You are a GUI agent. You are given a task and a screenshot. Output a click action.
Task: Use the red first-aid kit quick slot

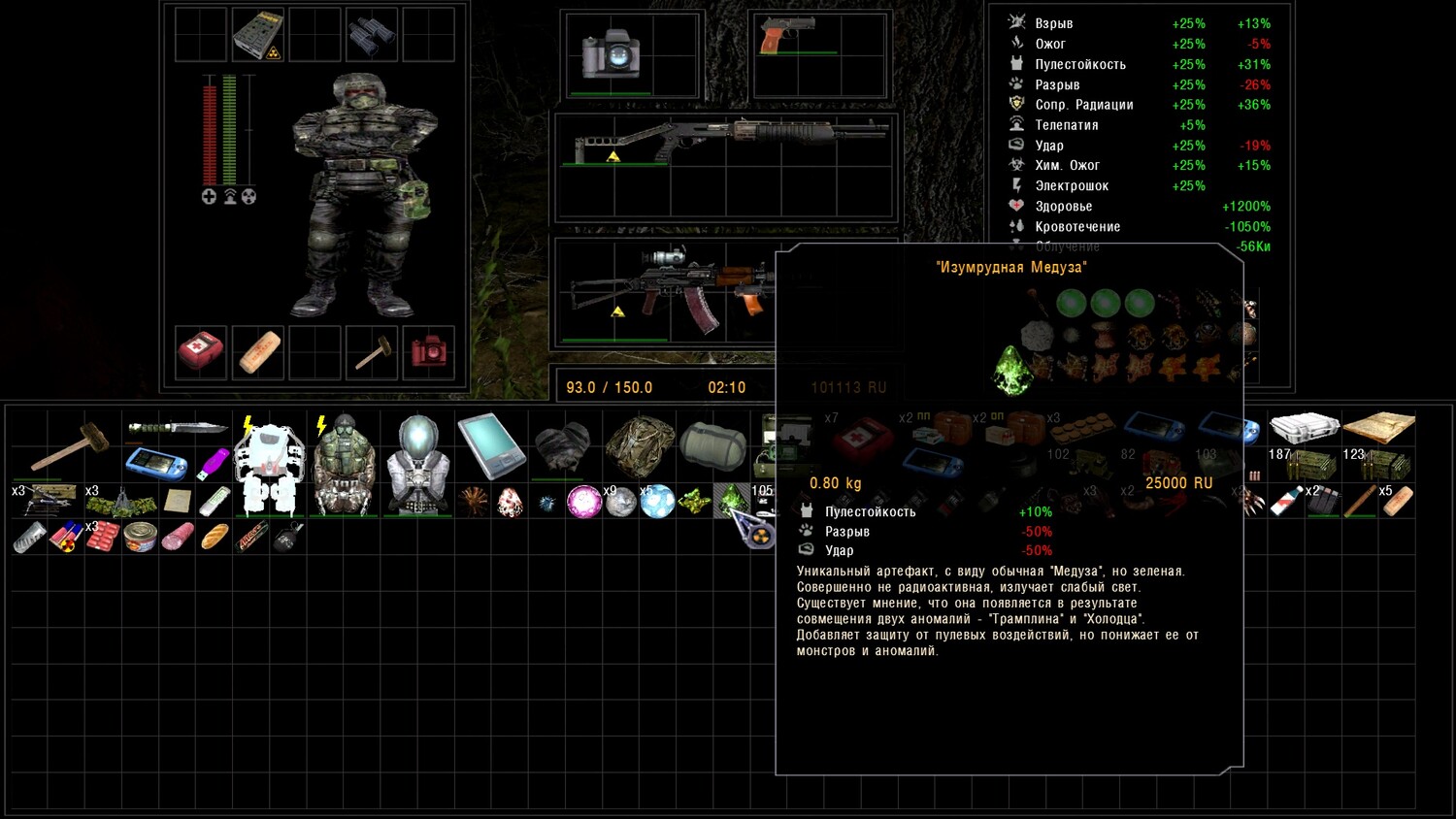pyautogui.click(x=201, y=350)
